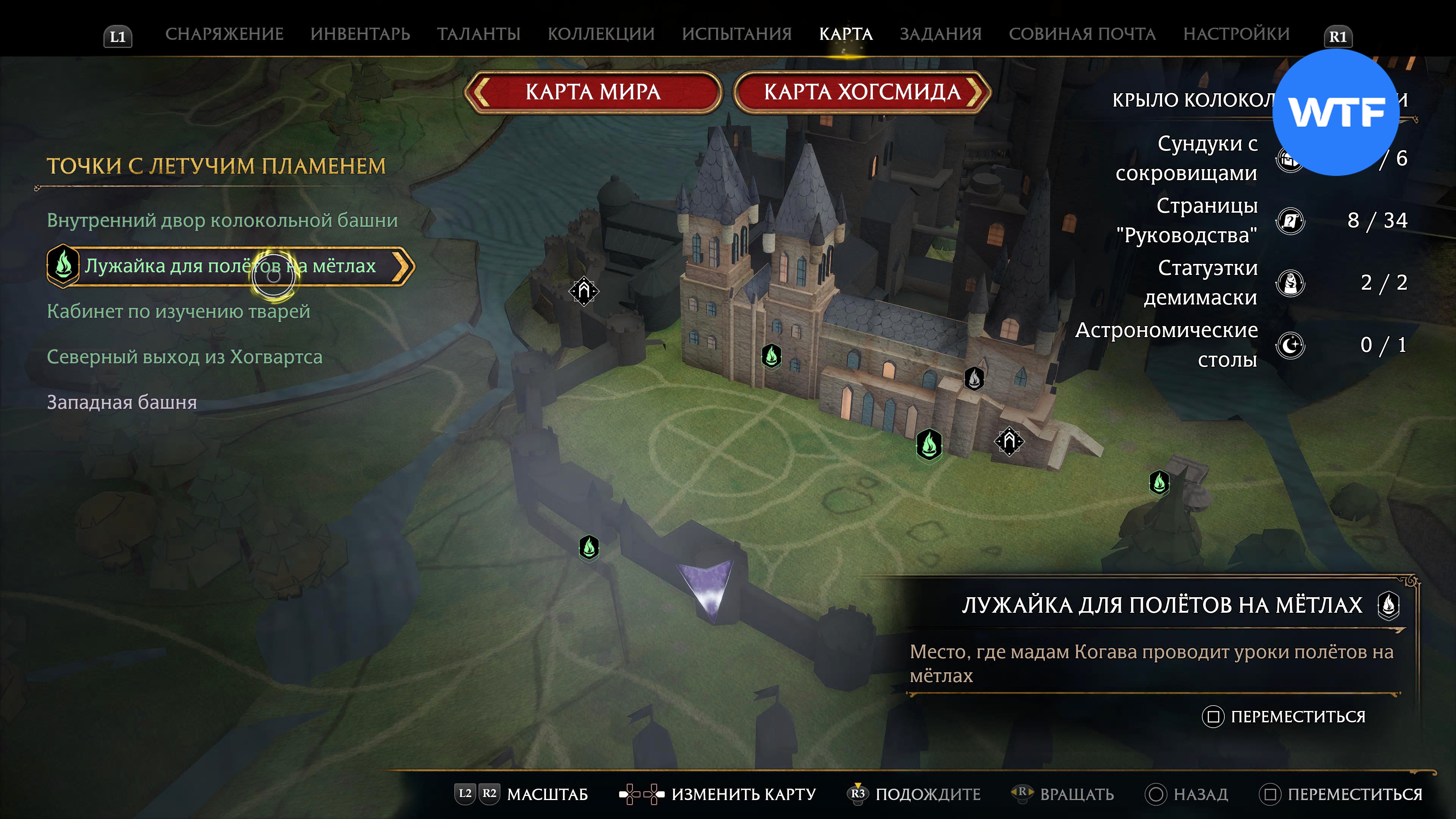Select Внутренний двор колокольной башни entry
The image size is (1456, 819).
pyautogui.click(x=222, y=220)
